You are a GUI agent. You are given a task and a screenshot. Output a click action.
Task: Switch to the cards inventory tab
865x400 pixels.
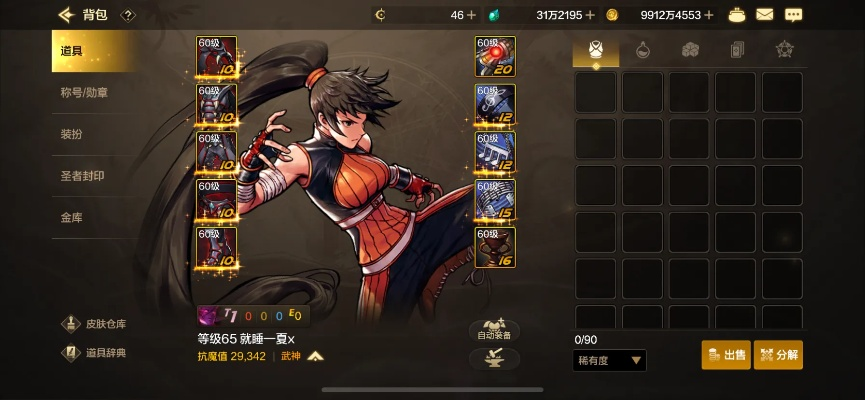click(x=737, y=49)
